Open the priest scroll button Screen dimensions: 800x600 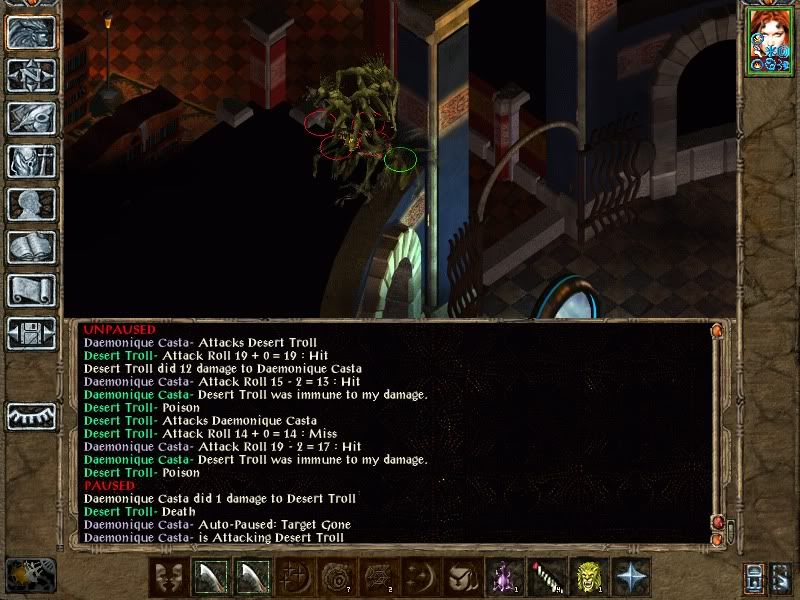coord(31,290)
